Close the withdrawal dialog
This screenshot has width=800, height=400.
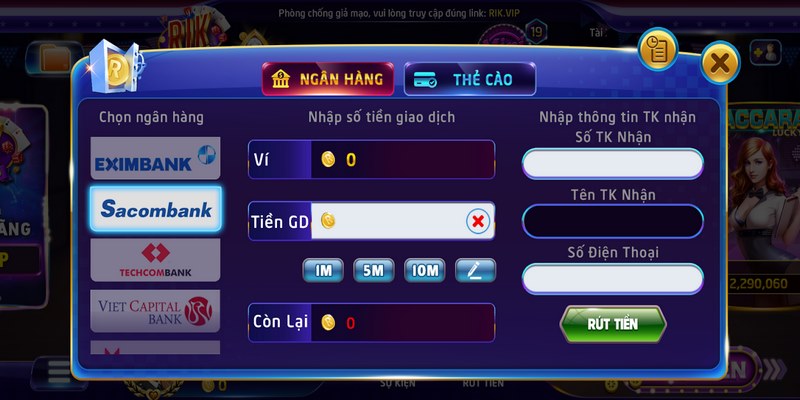pos(719,64)
